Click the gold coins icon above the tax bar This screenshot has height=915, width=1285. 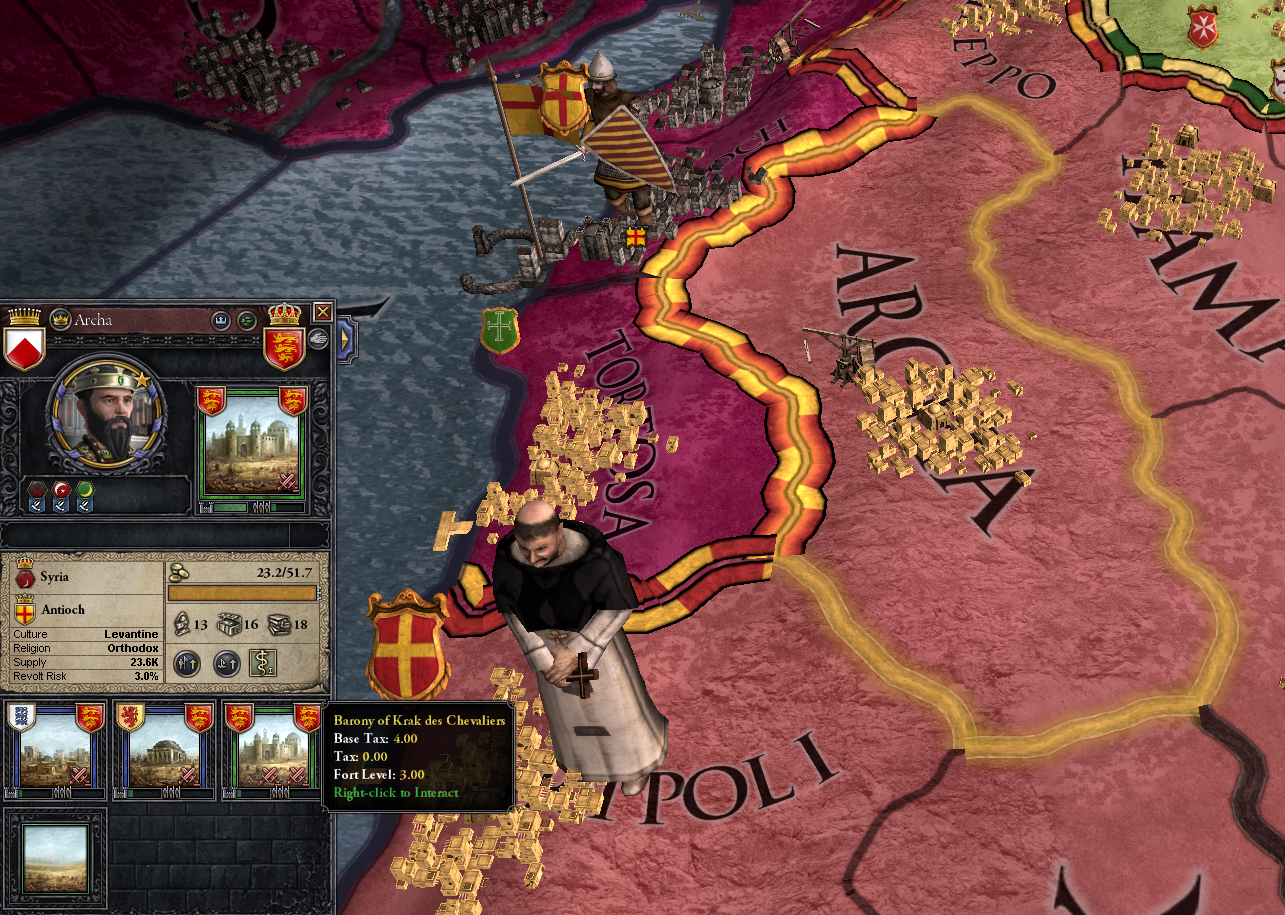click(178, 573)
